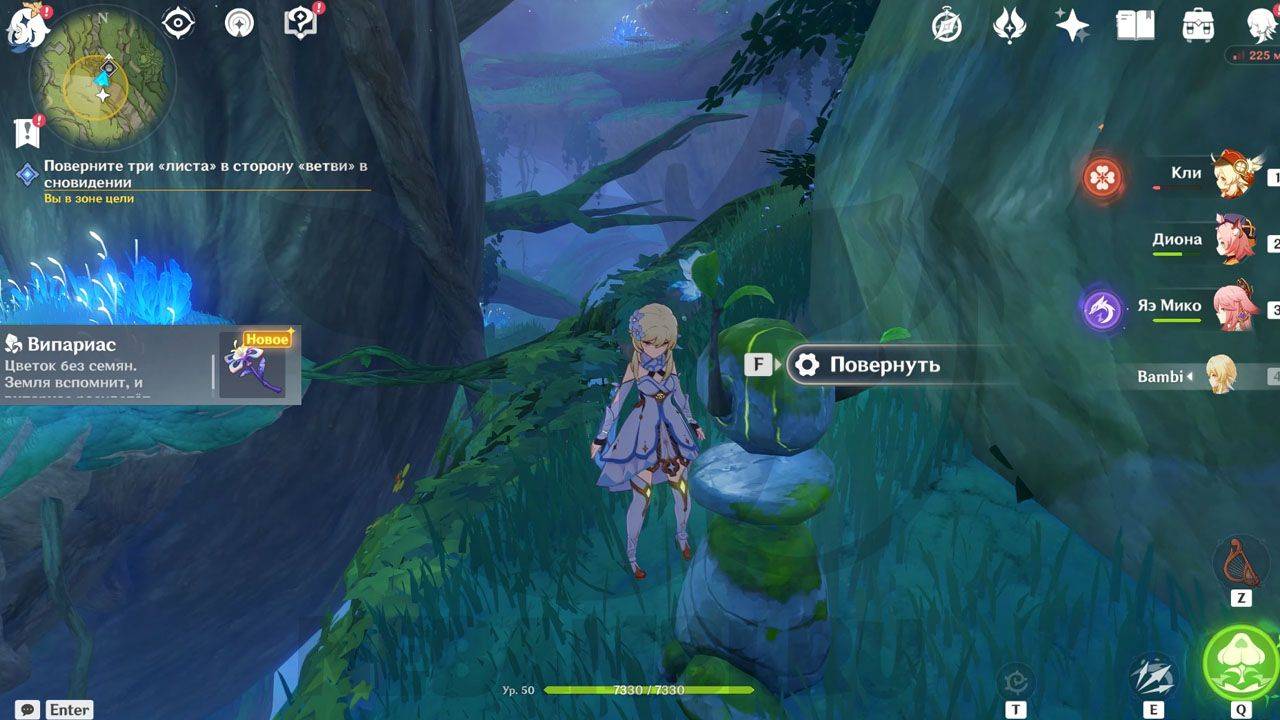Open the tutorial book icon with question mark

click(x=300, y=22)
